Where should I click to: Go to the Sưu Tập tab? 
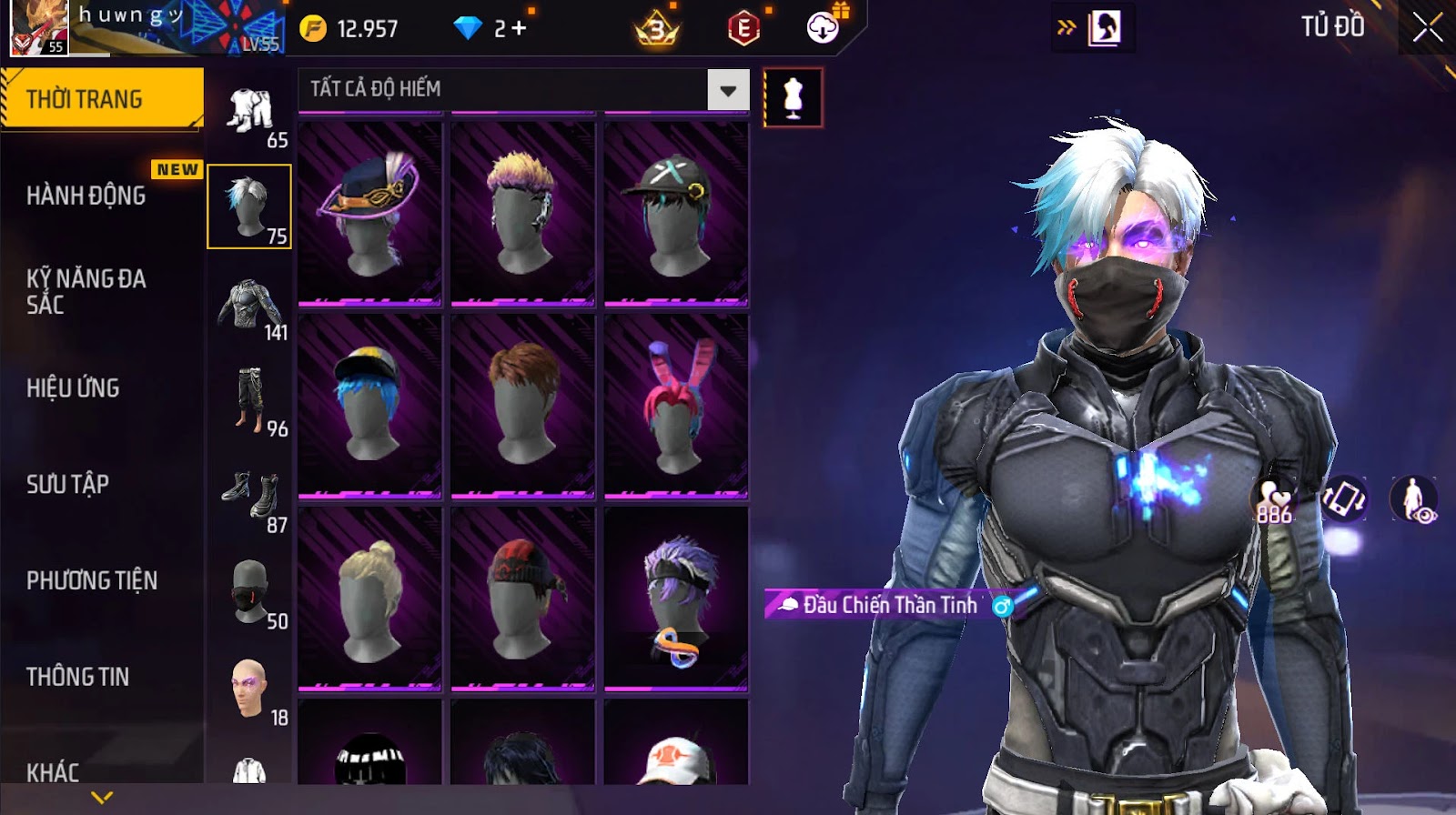click(67, 484)
